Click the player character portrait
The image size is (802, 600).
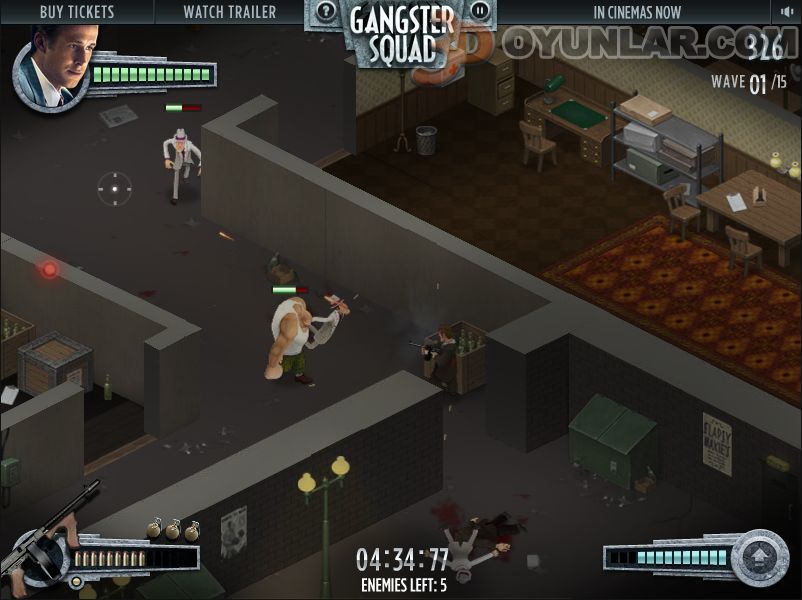[50, 72]
